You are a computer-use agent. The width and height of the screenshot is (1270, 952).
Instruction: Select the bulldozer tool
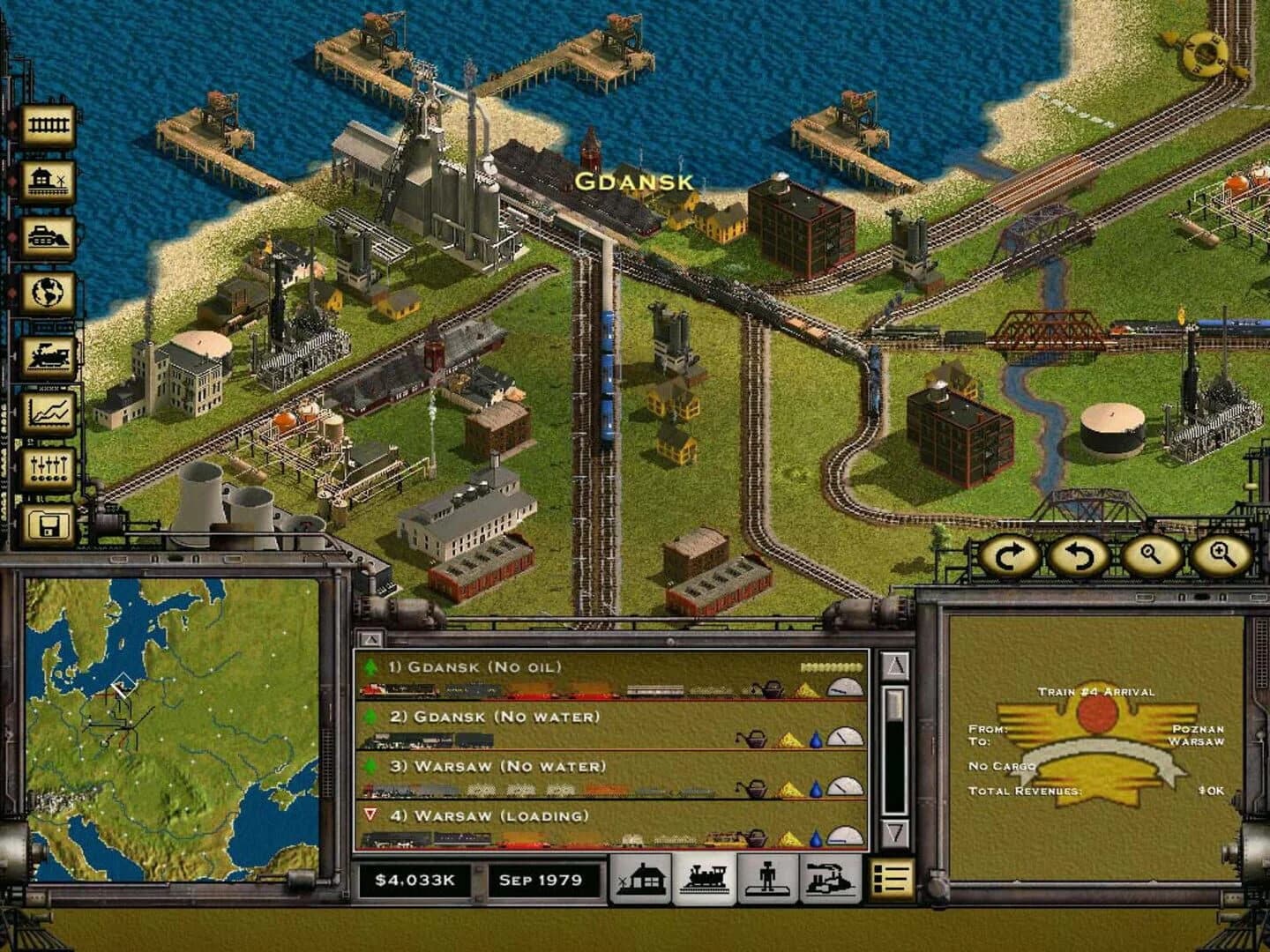[x=46, y=234]
